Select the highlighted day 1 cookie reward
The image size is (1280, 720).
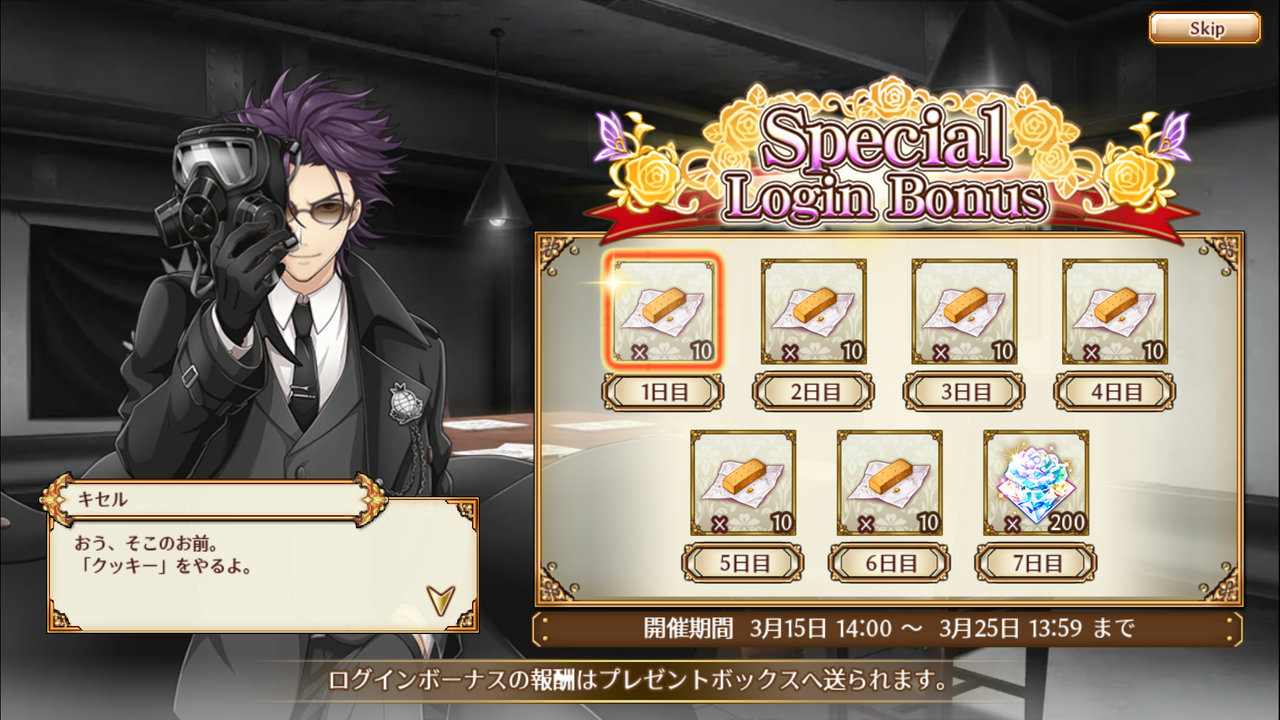coord(663,311)
